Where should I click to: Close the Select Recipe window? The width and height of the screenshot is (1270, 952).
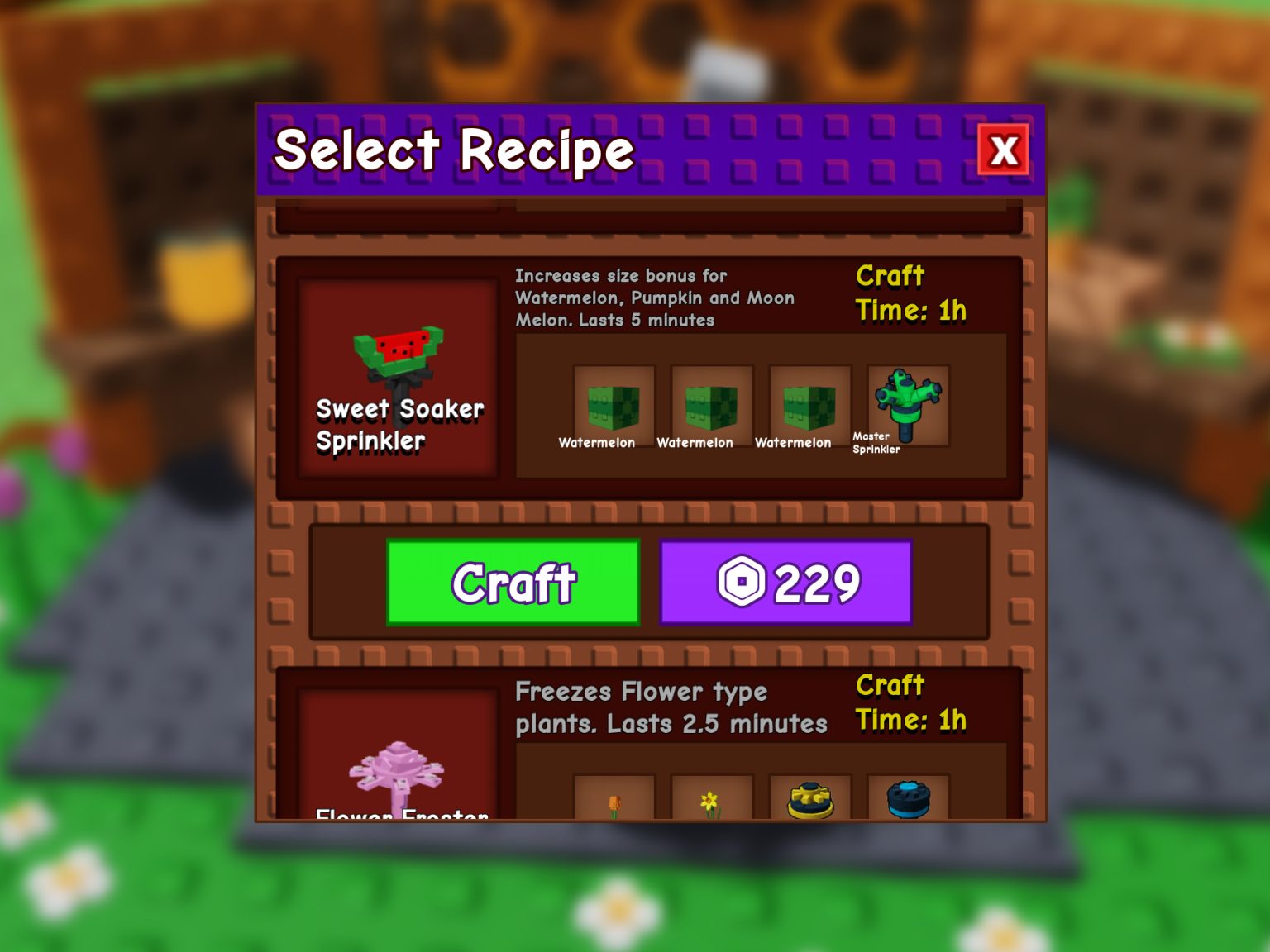pos(1004,151)
